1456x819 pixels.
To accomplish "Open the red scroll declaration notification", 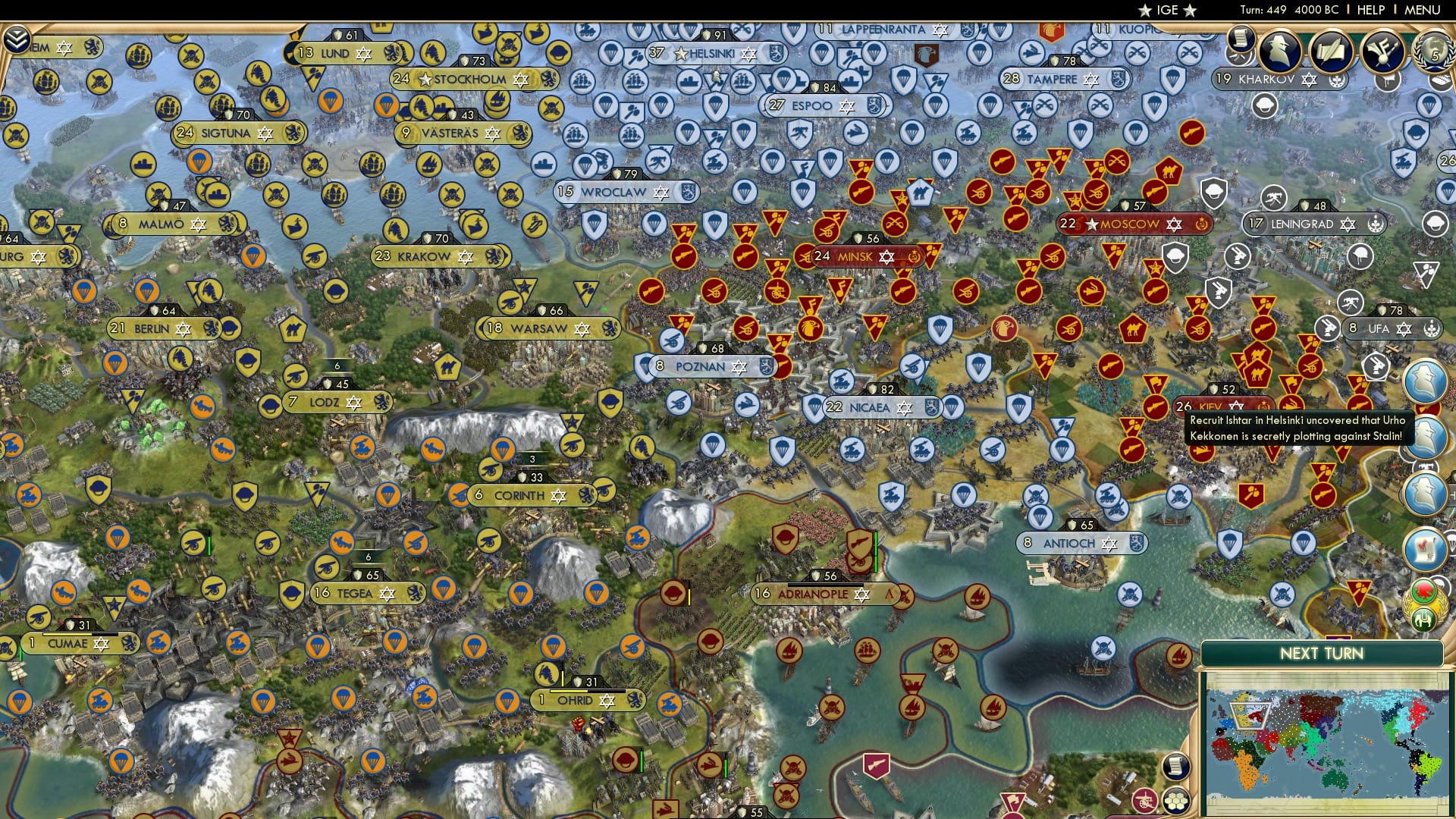I will 1425,548.
